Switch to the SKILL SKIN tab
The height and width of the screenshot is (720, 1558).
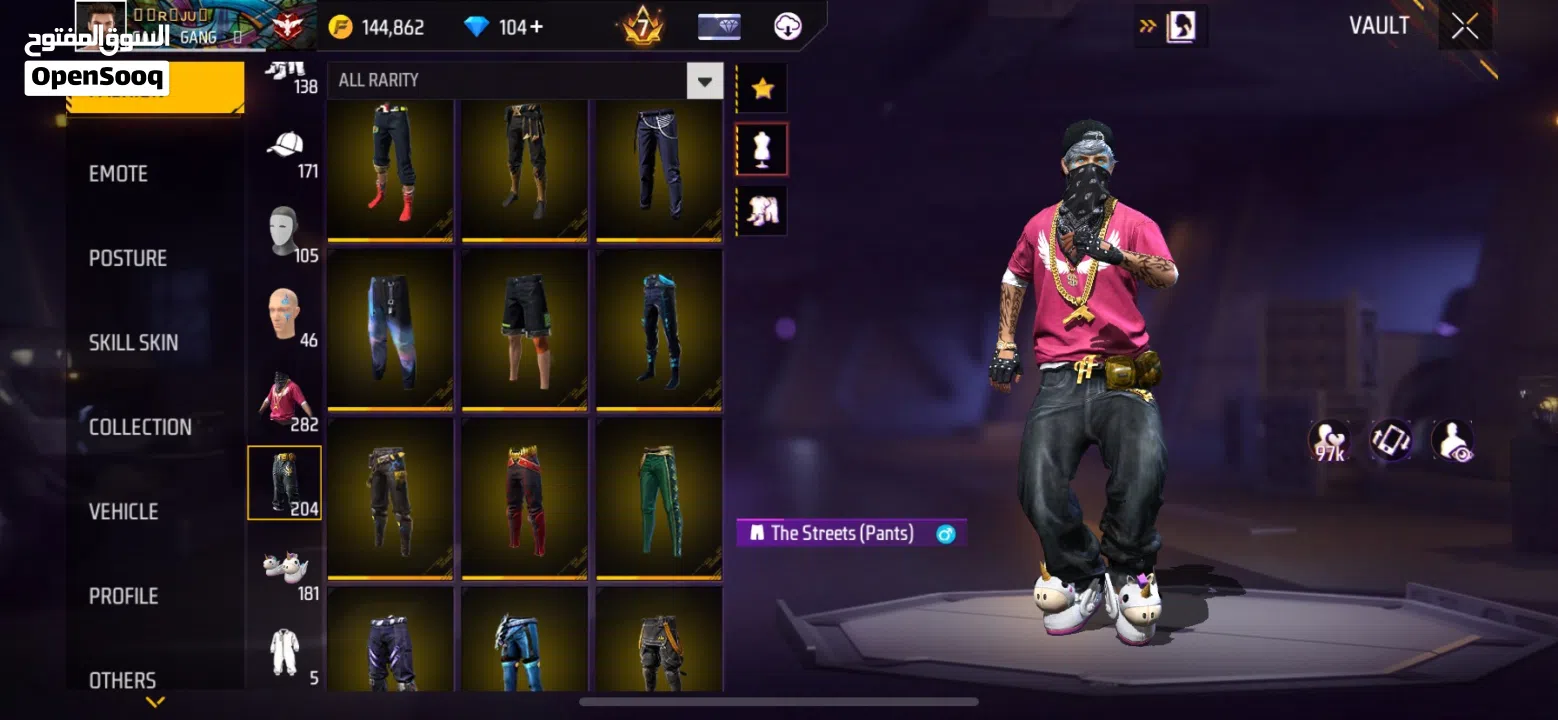pyautogui.click(x=134, y=342)
